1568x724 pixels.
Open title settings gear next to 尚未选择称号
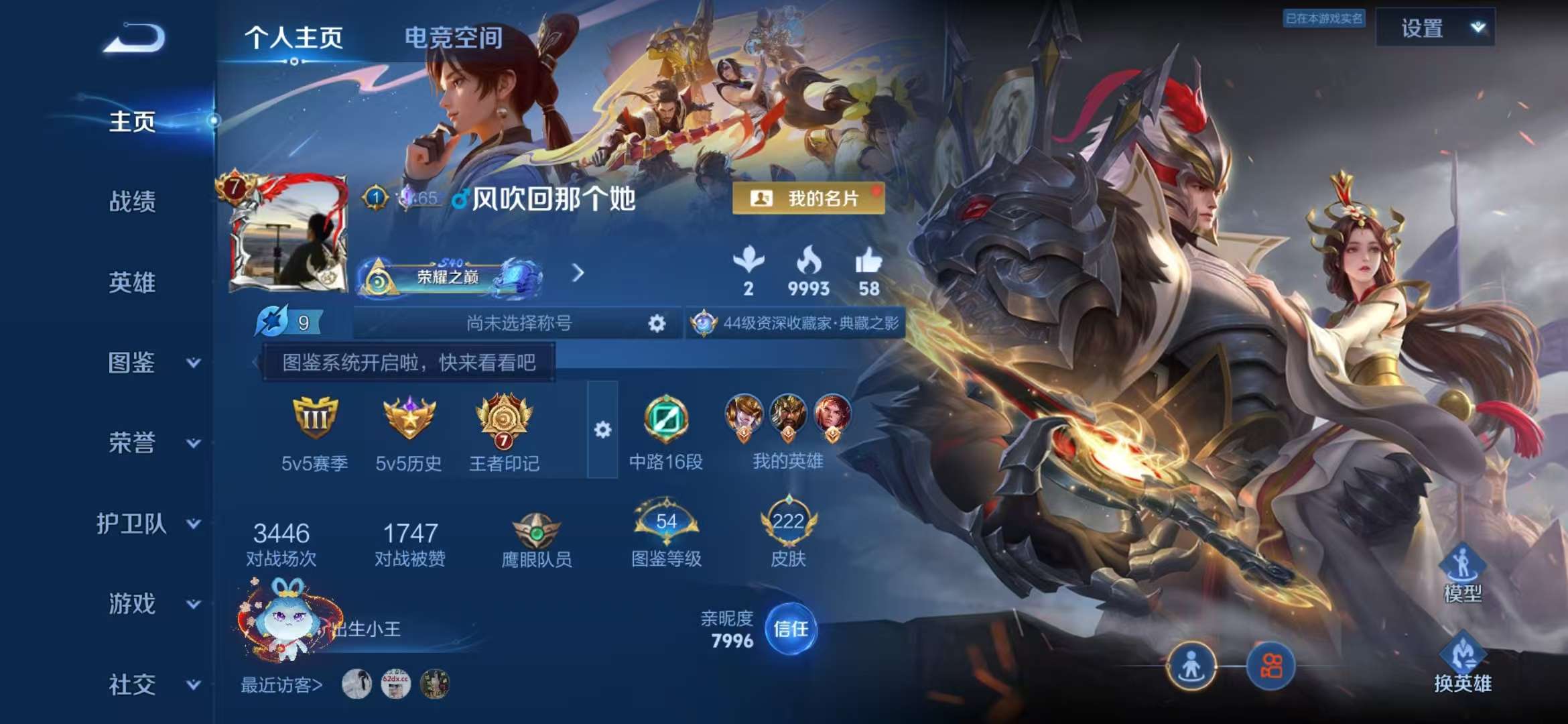(x=657, y=322)
